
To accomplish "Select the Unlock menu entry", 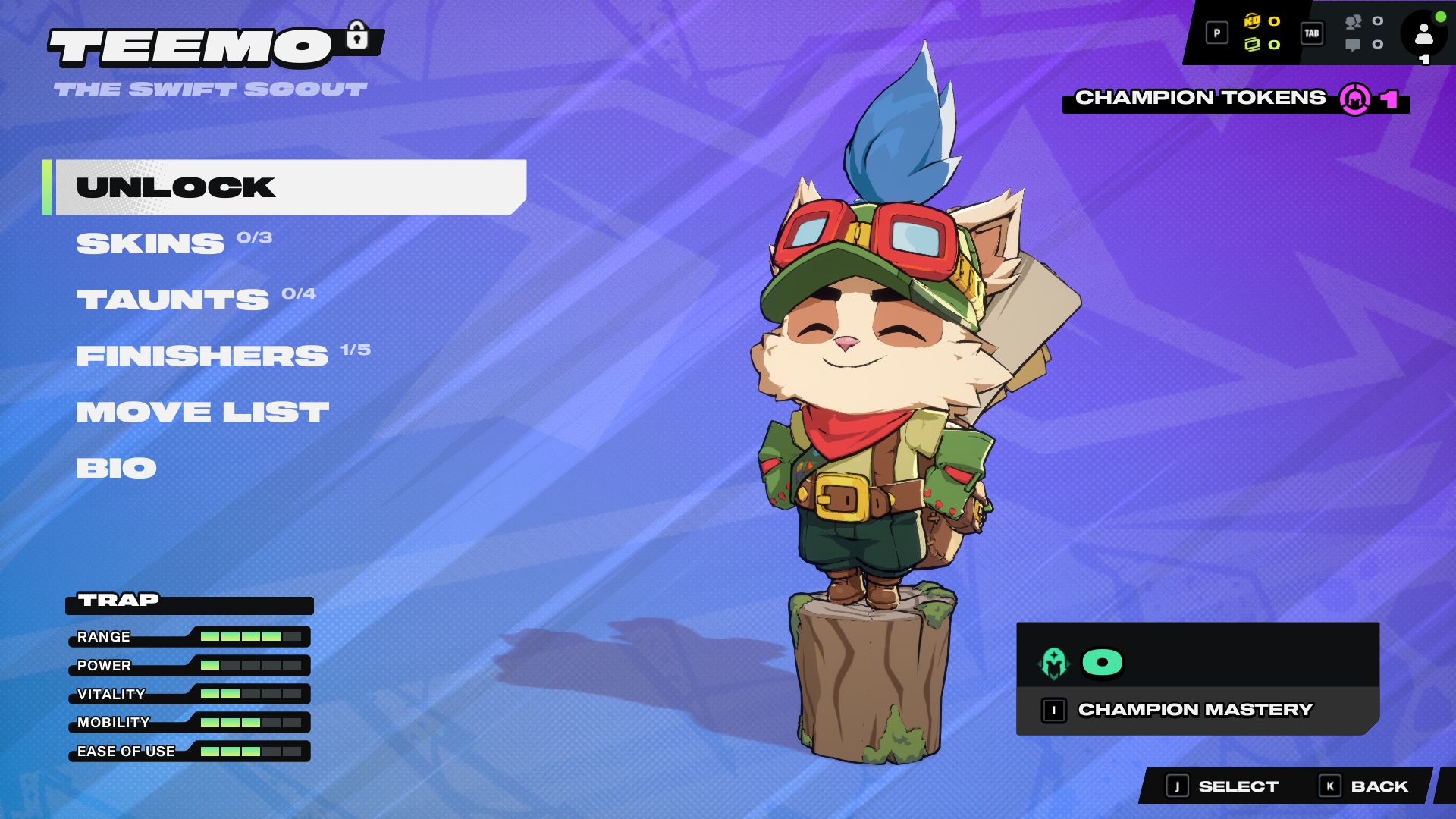I will pos(290,187).
